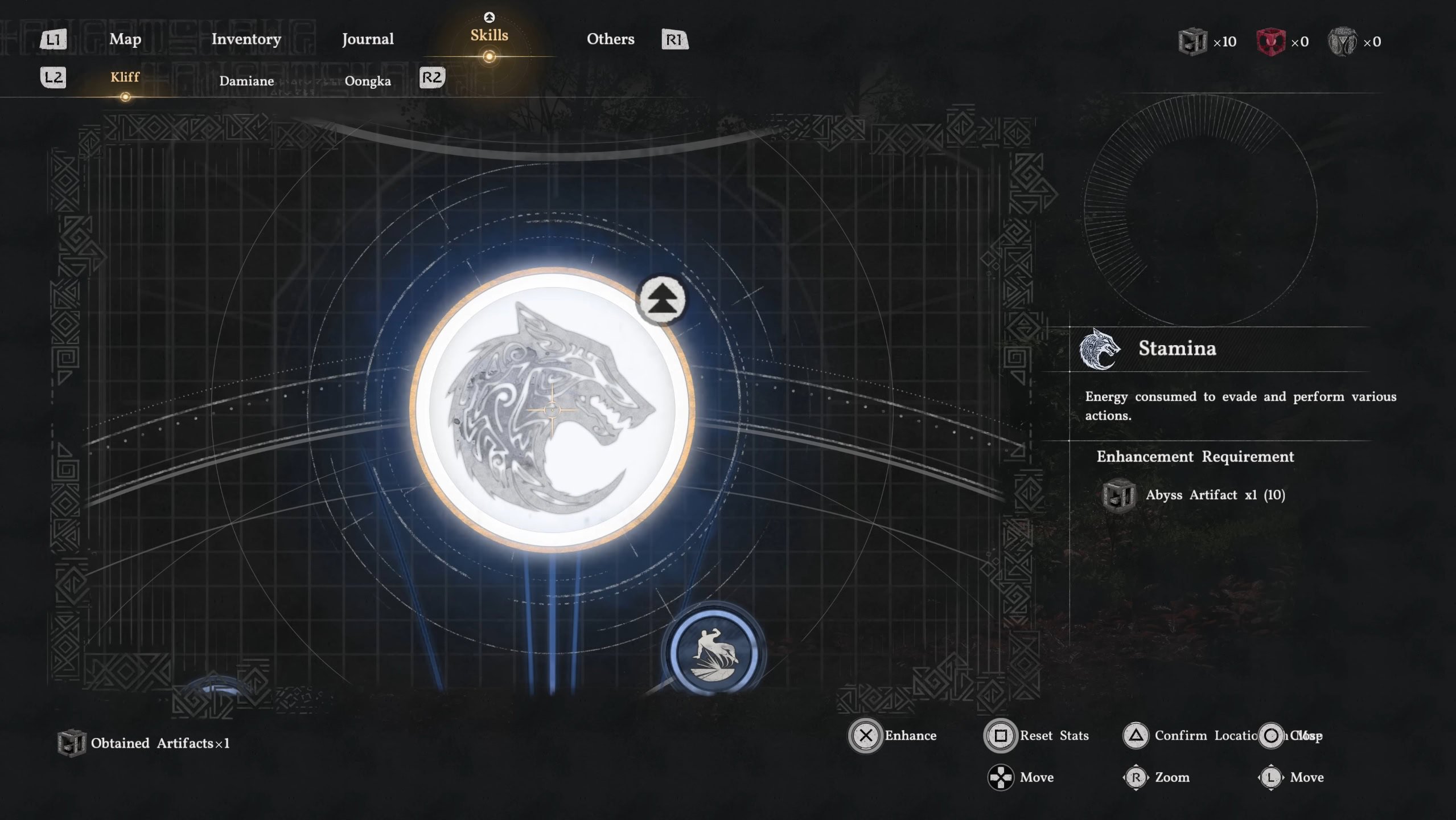Screen dimensions: 1456x820
Task: Switch to Damiane's skills
Action: point(246,81)
